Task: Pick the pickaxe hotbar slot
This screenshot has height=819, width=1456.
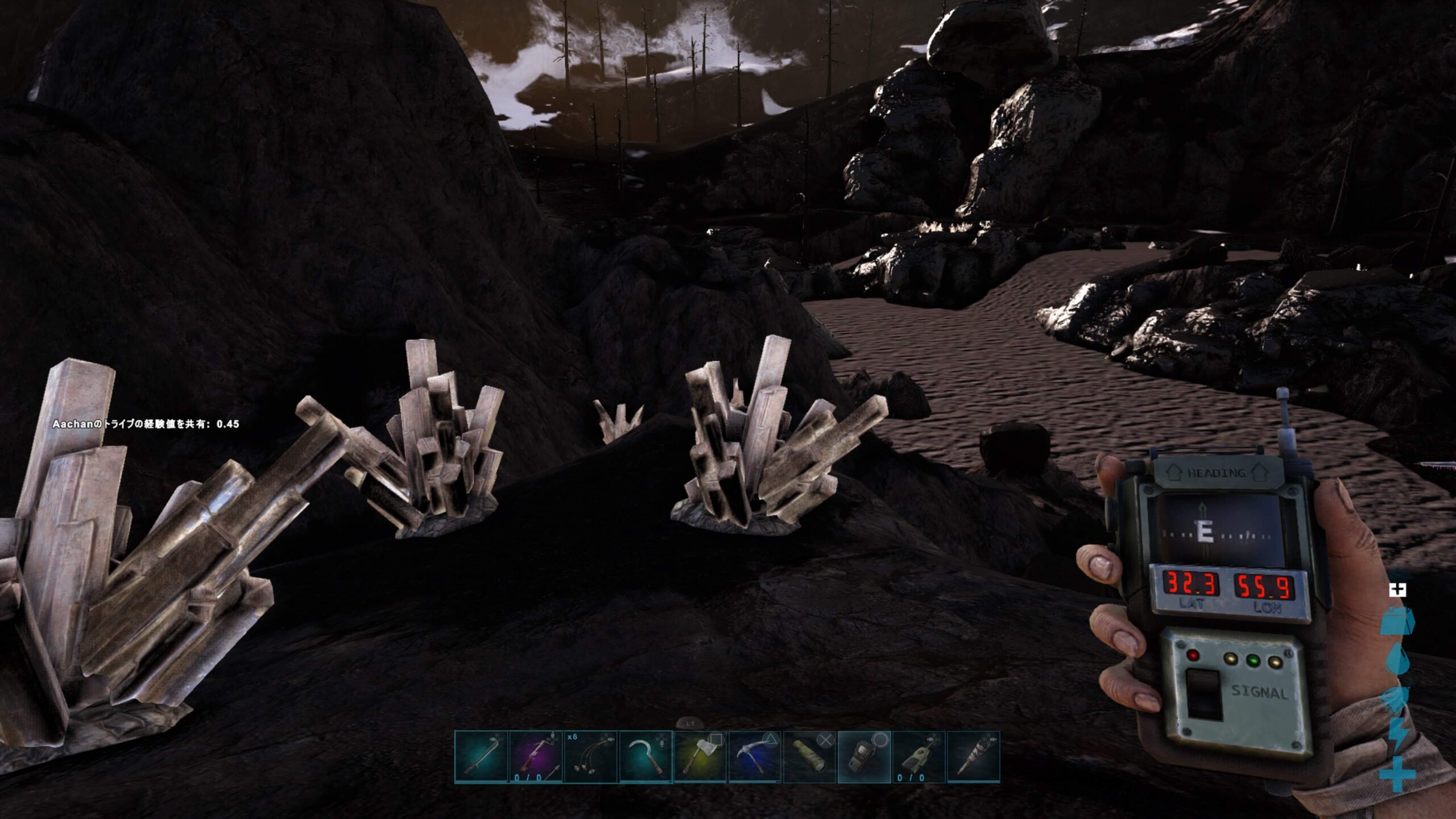Action: (754, 757)
